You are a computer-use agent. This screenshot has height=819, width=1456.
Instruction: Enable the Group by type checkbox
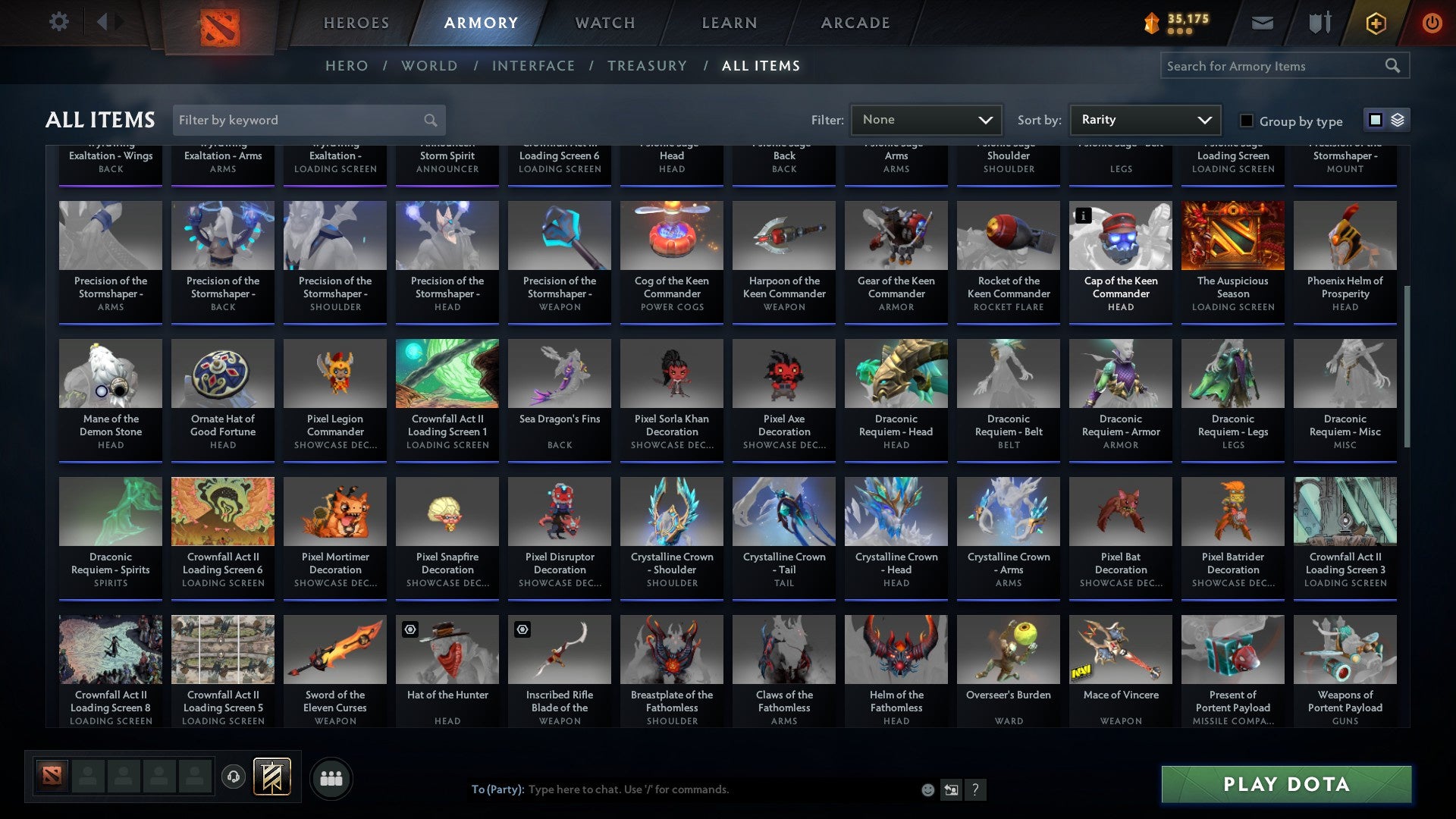[1246, 121]
